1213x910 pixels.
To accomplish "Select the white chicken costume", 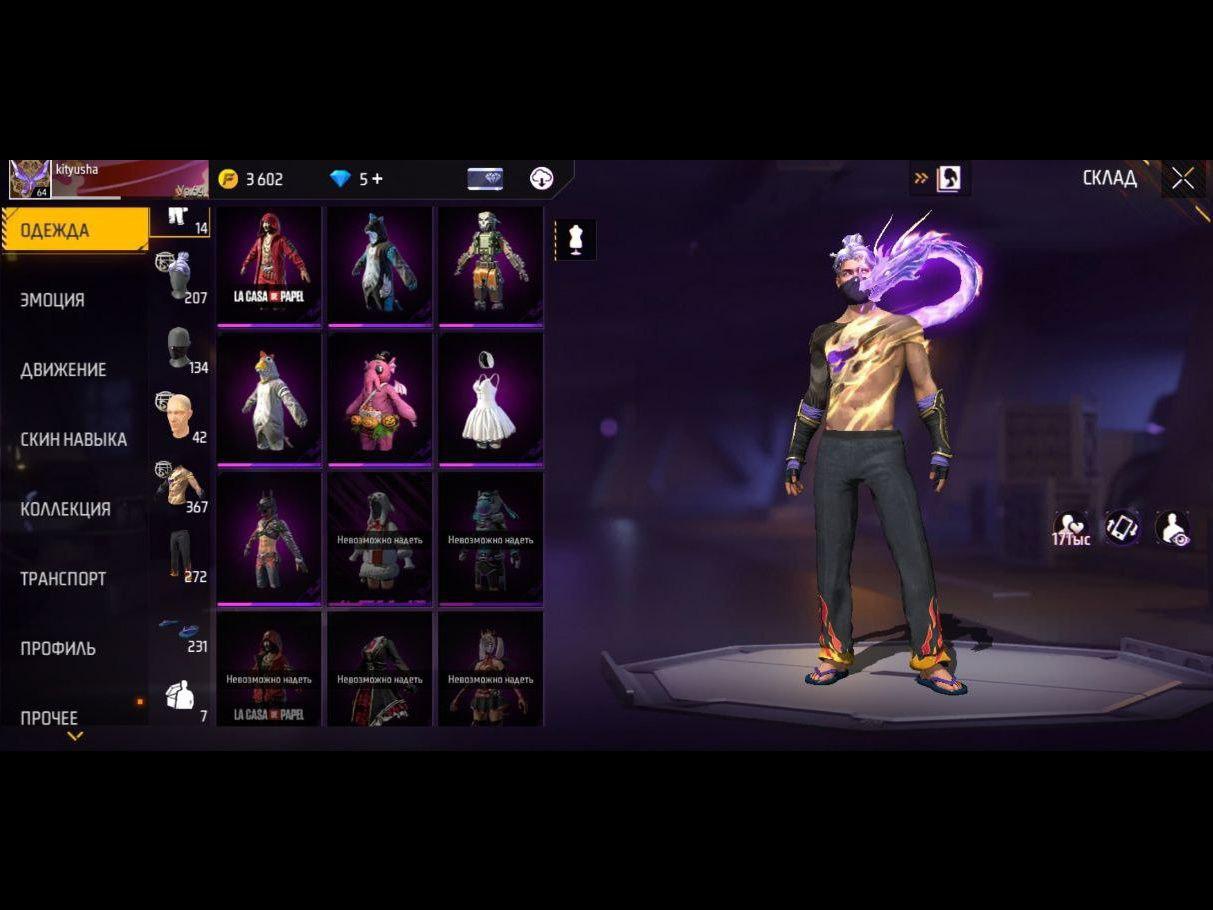I will [269, 398].
